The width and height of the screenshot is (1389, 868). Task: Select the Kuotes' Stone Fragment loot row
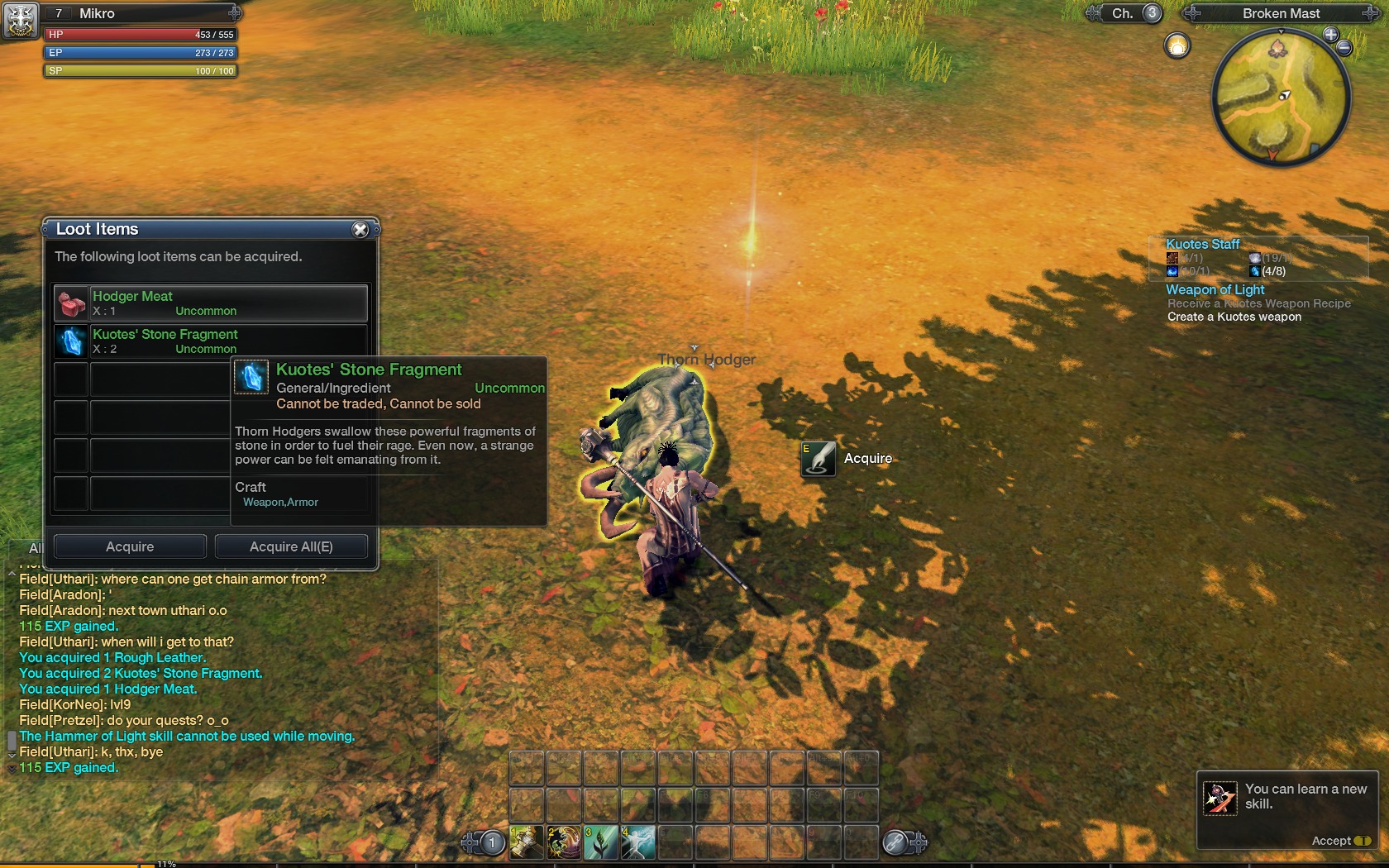click(x=211, y=341)
